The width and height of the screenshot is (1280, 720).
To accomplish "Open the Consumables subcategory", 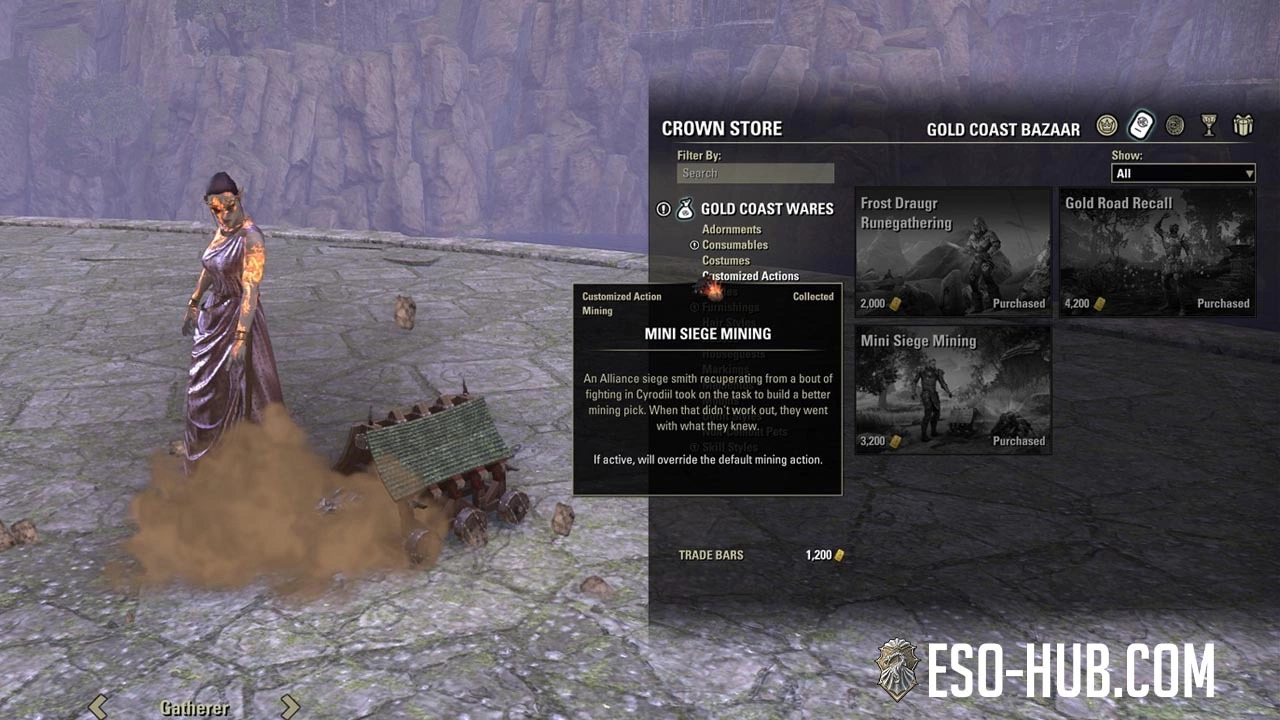I will [734, 245].
